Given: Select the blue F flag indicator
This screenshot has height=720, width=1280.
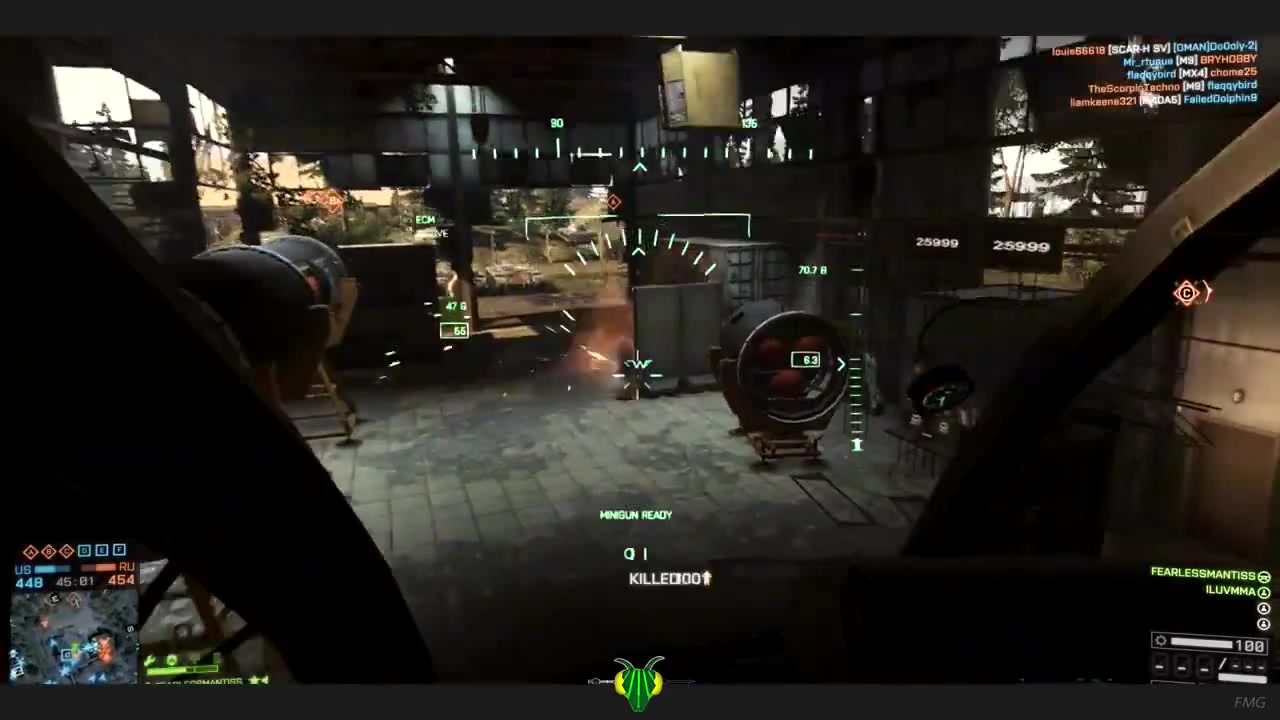Looking at the screenshot, I should [120, 551].
